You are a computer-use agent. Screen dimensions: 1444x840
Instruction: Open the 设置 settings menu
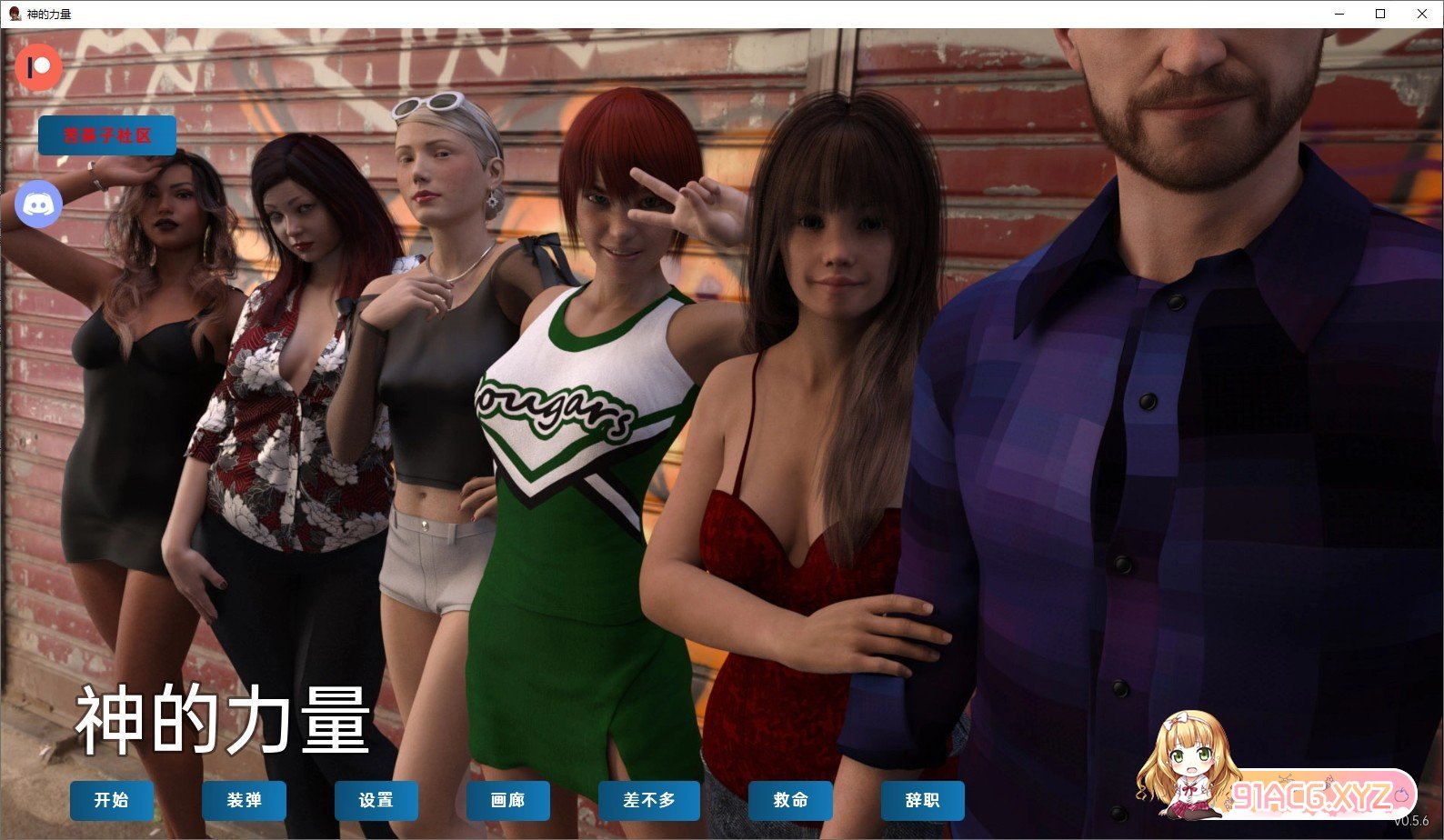pos(376,801)
